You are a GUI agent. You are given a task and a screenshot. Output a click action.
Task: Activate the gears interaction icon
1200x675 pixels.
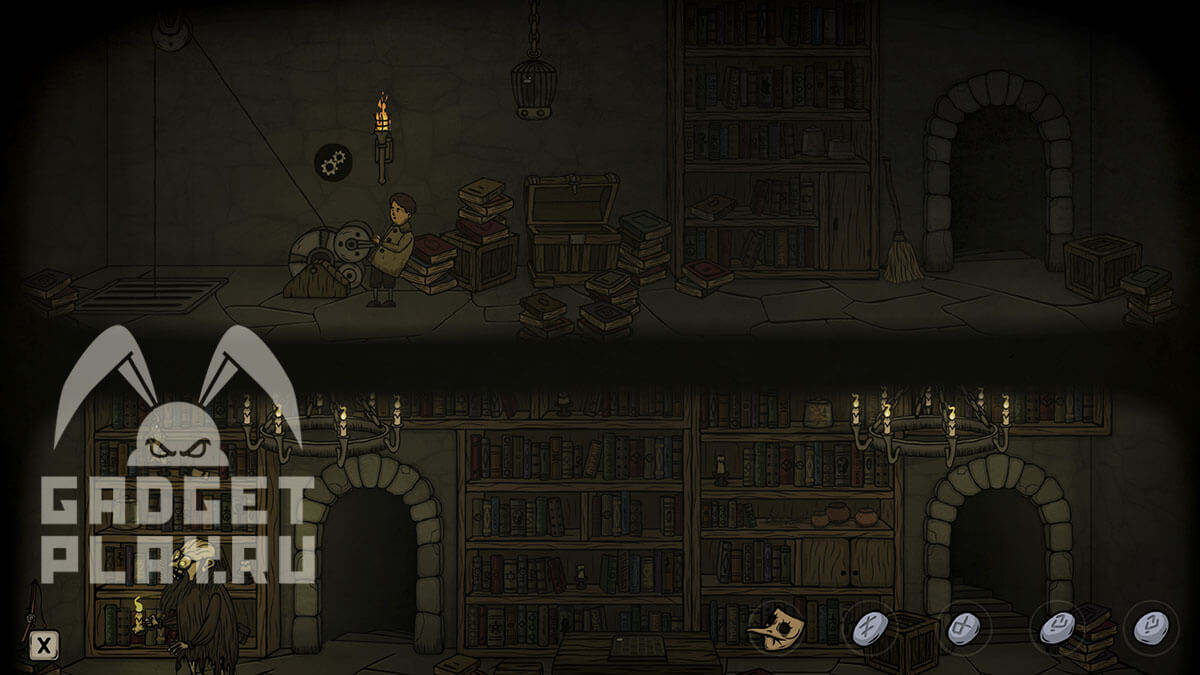(x=333, y=161)
